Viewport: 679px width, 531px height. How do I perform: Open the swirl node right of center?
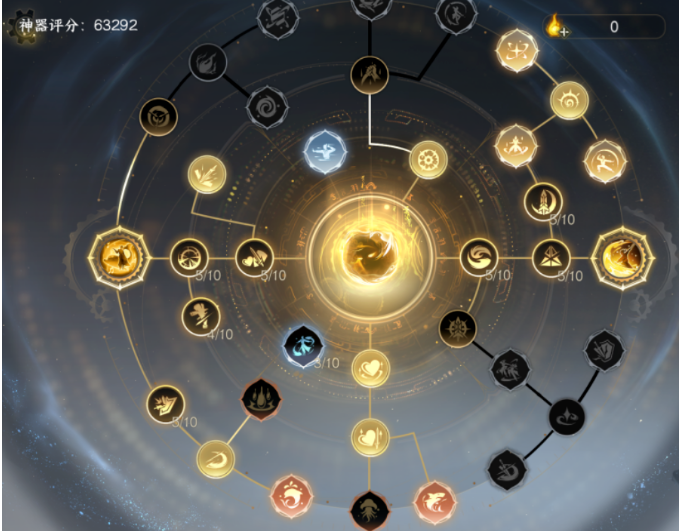pyautogui.click(x=479, y=258)
